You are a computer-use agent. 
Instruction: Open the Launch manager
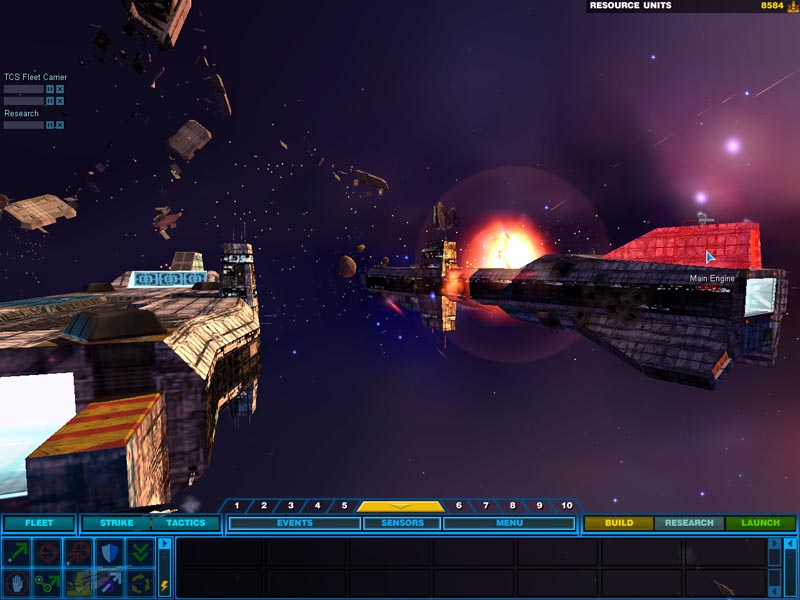[x=760, y=523]
